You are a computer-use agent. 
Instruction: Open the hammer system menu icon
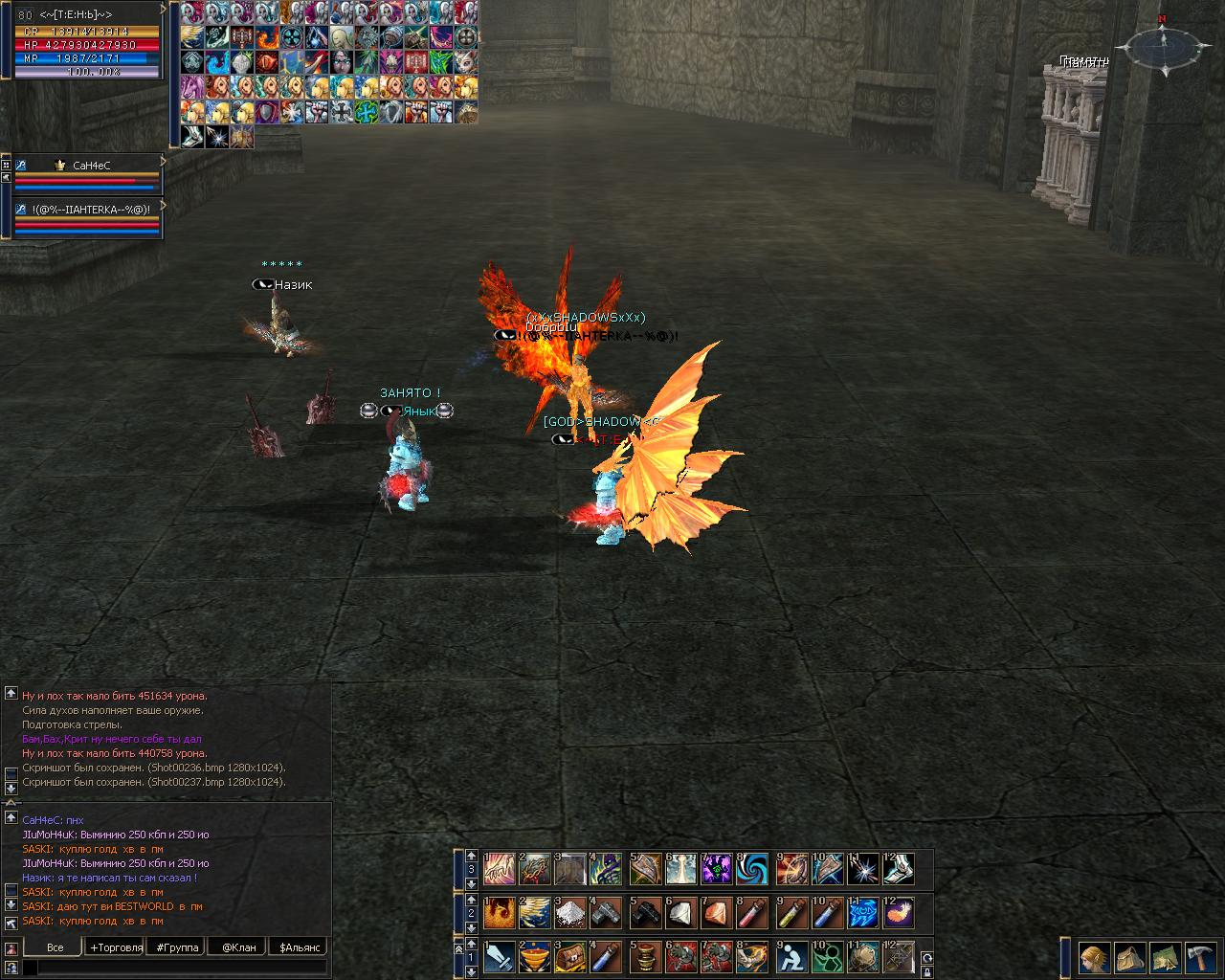(x=1200, y=957)
